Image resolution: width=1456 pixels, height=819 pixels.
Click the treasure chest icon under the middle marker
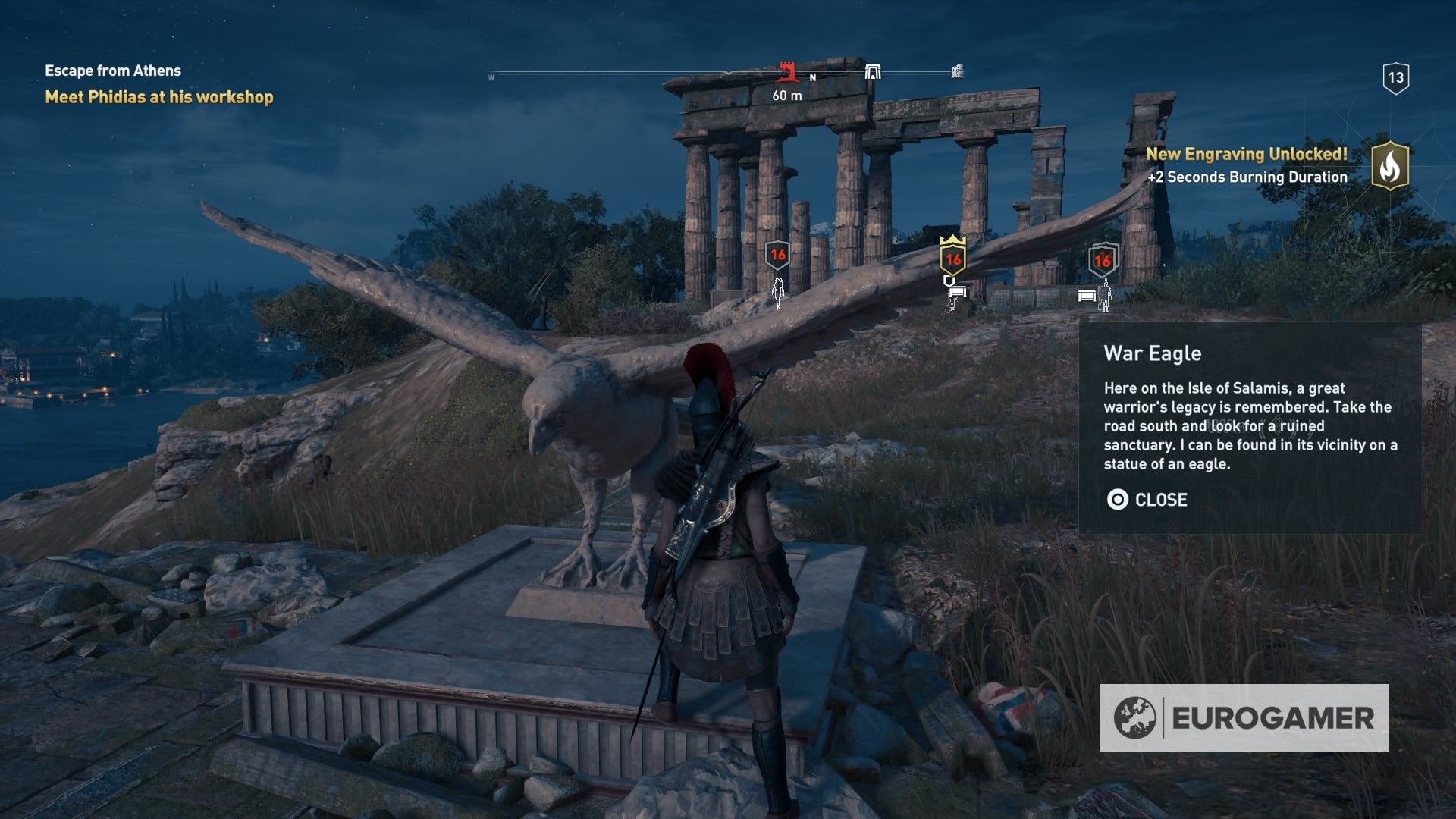958,292
